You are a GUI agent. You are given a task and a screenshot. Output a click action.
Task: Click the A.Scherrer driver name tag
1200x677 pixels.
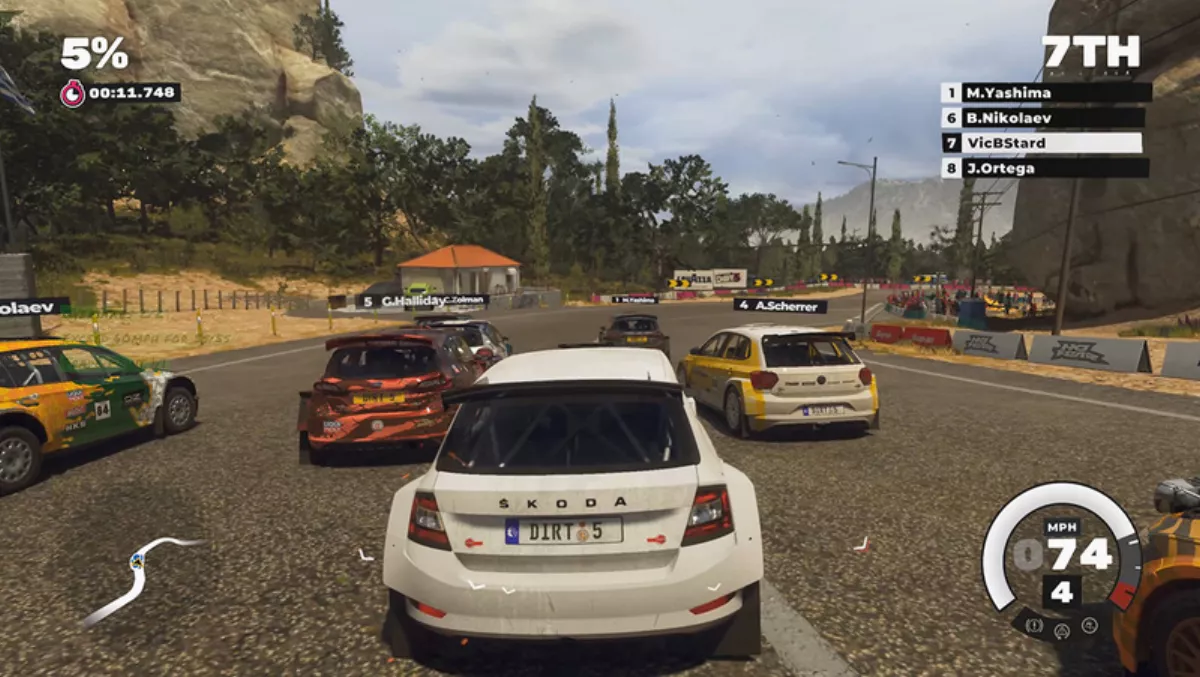(780, 306)
